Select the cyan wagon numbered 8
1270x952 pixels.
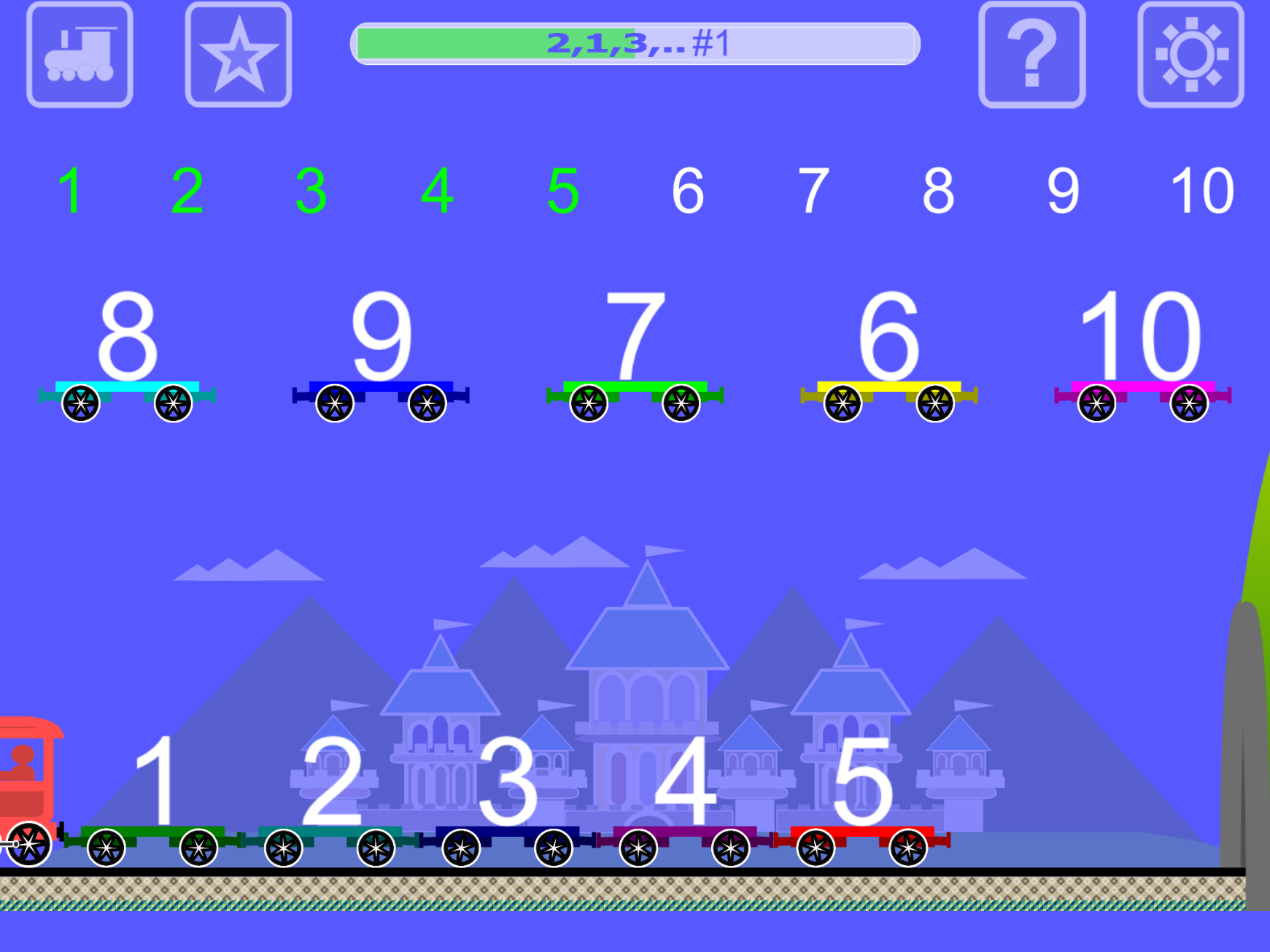coord(127,357)
